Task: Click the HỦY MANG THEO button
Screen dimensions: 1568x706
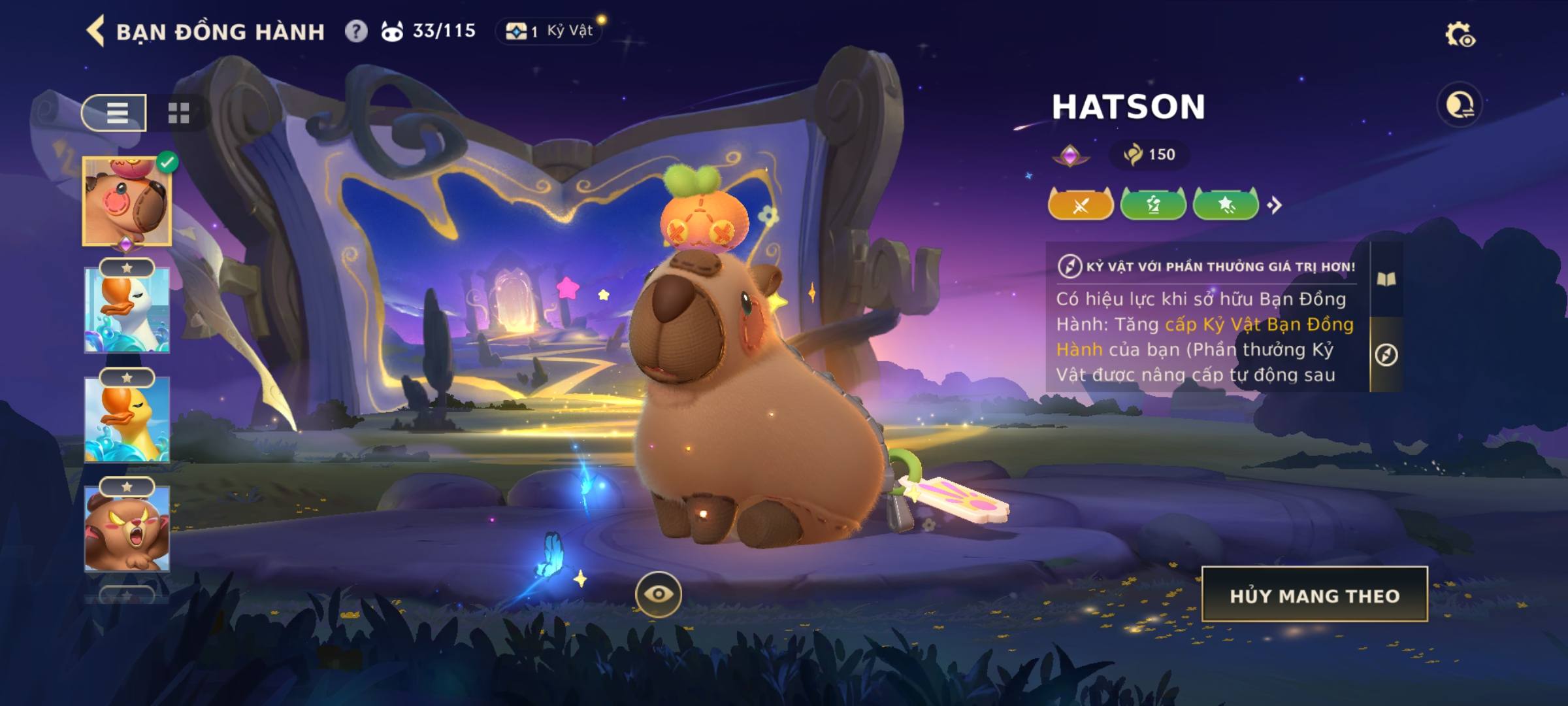Action: (x=1315, y=595)
